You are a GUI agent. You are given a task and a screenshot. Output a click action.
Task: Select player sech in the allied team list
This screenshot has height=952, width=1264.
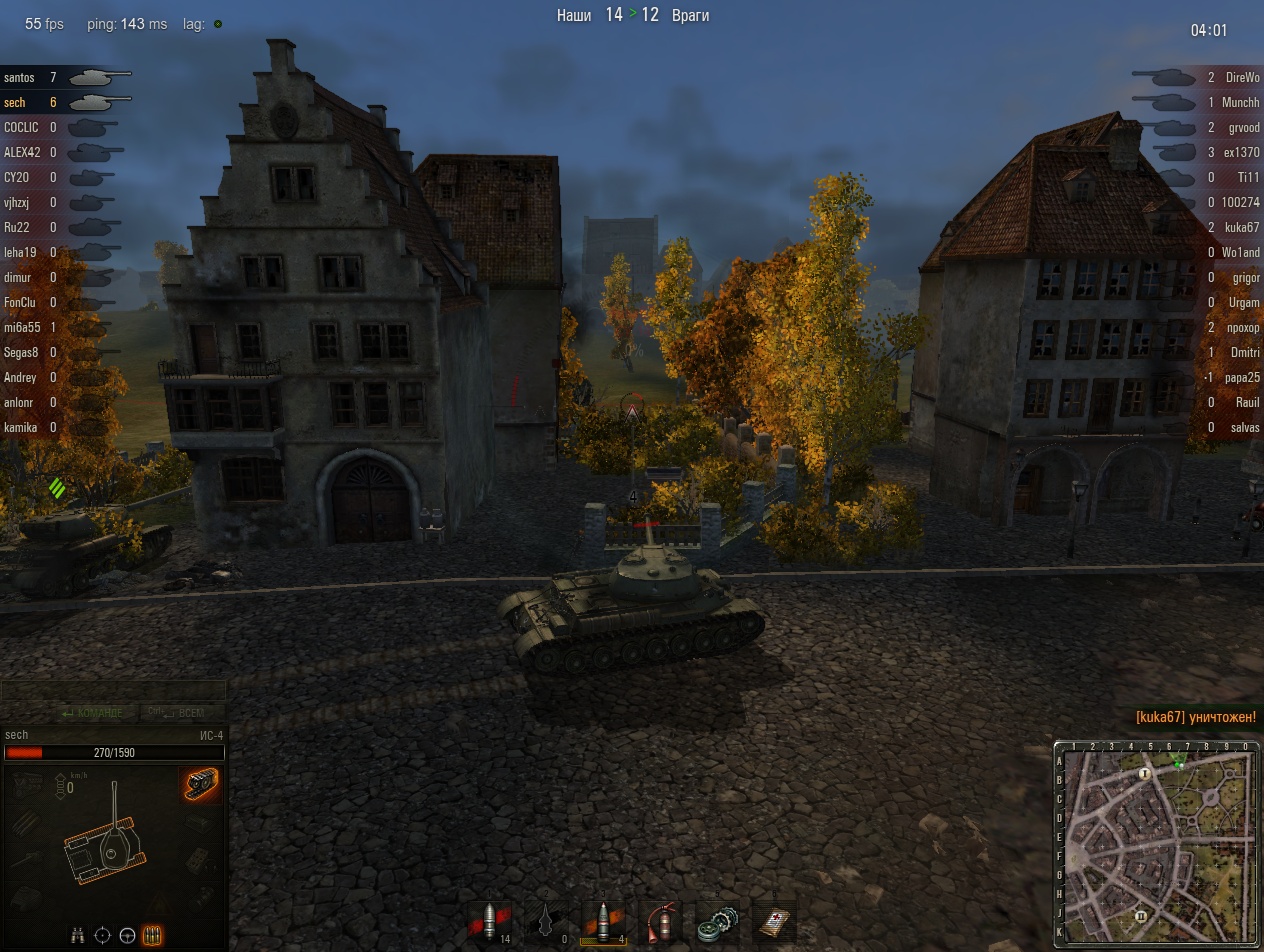15,102
